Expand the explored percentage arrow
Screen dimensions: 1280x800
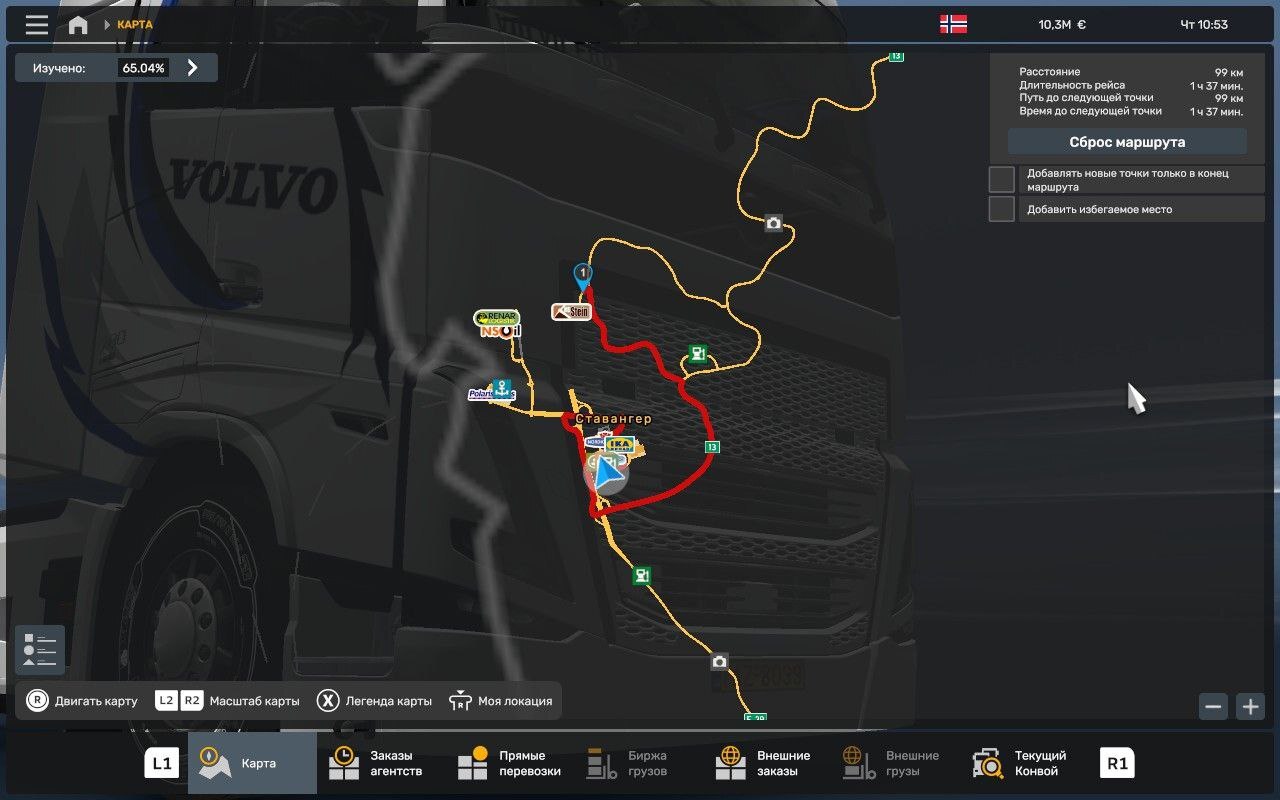193,68
